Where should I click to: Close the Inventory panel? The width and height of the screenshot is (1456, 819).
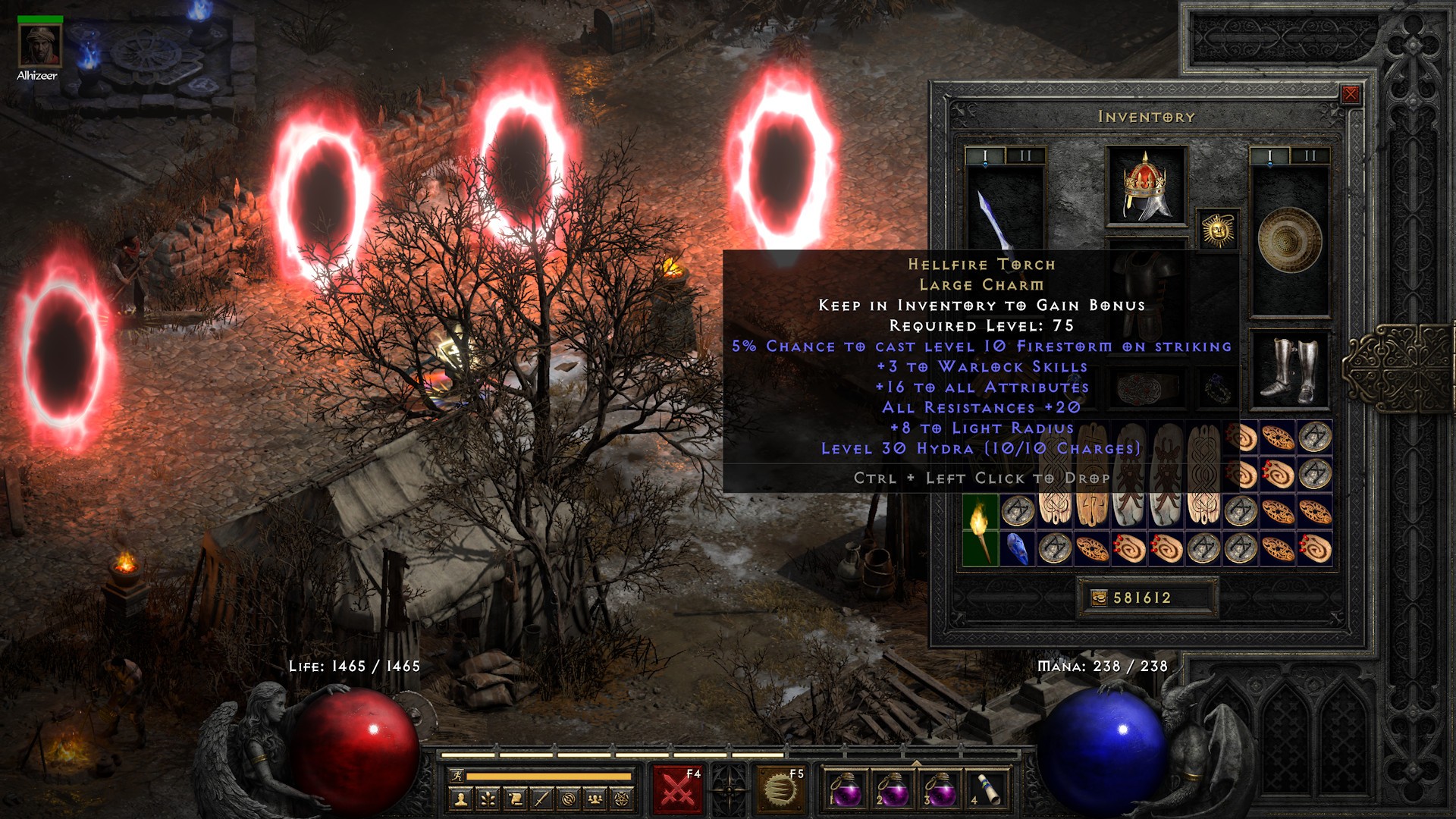(1350, 94)
